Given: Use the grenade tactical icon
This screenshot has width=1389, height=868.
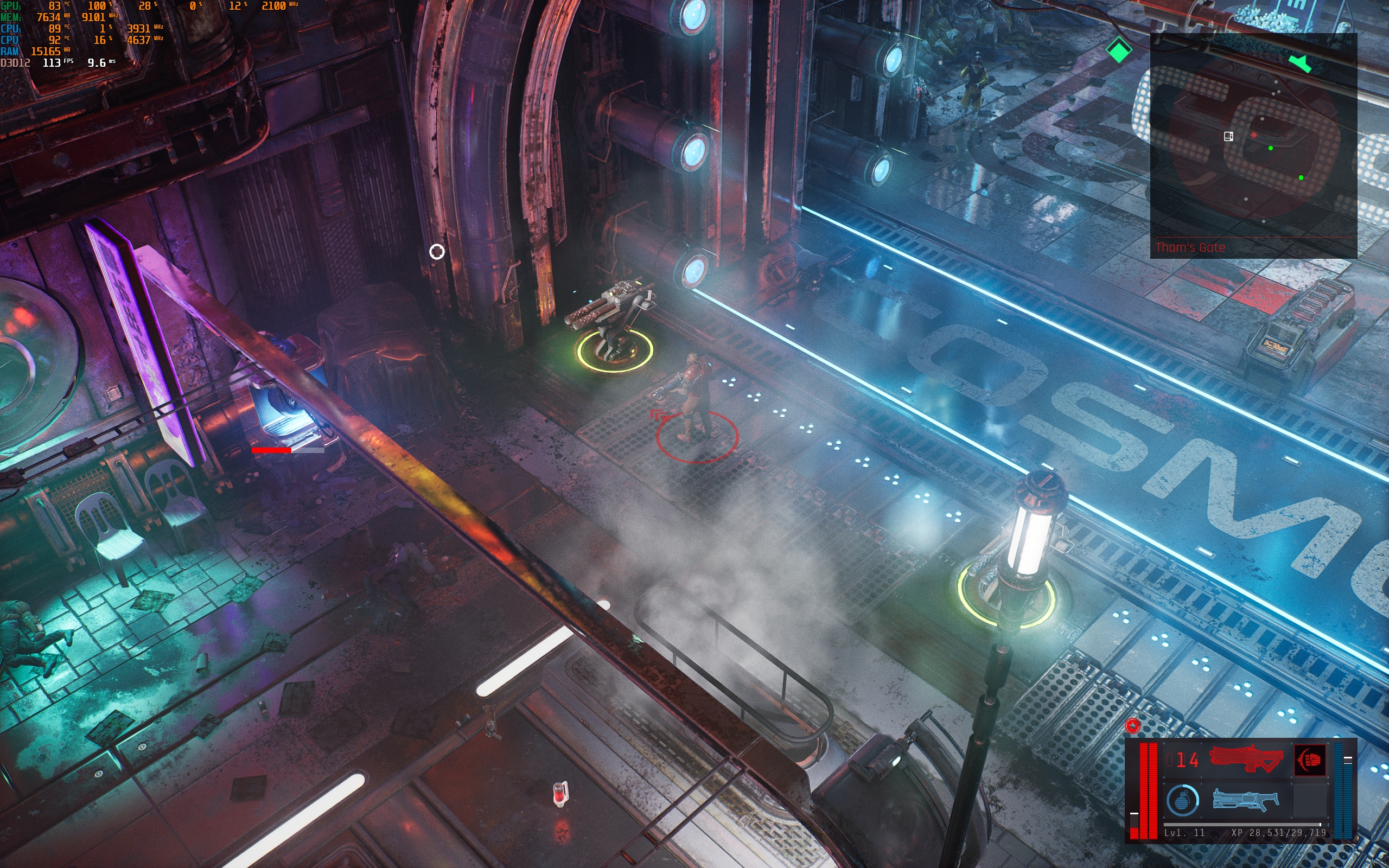Looking at the screenshot, I should [1182, 800].
